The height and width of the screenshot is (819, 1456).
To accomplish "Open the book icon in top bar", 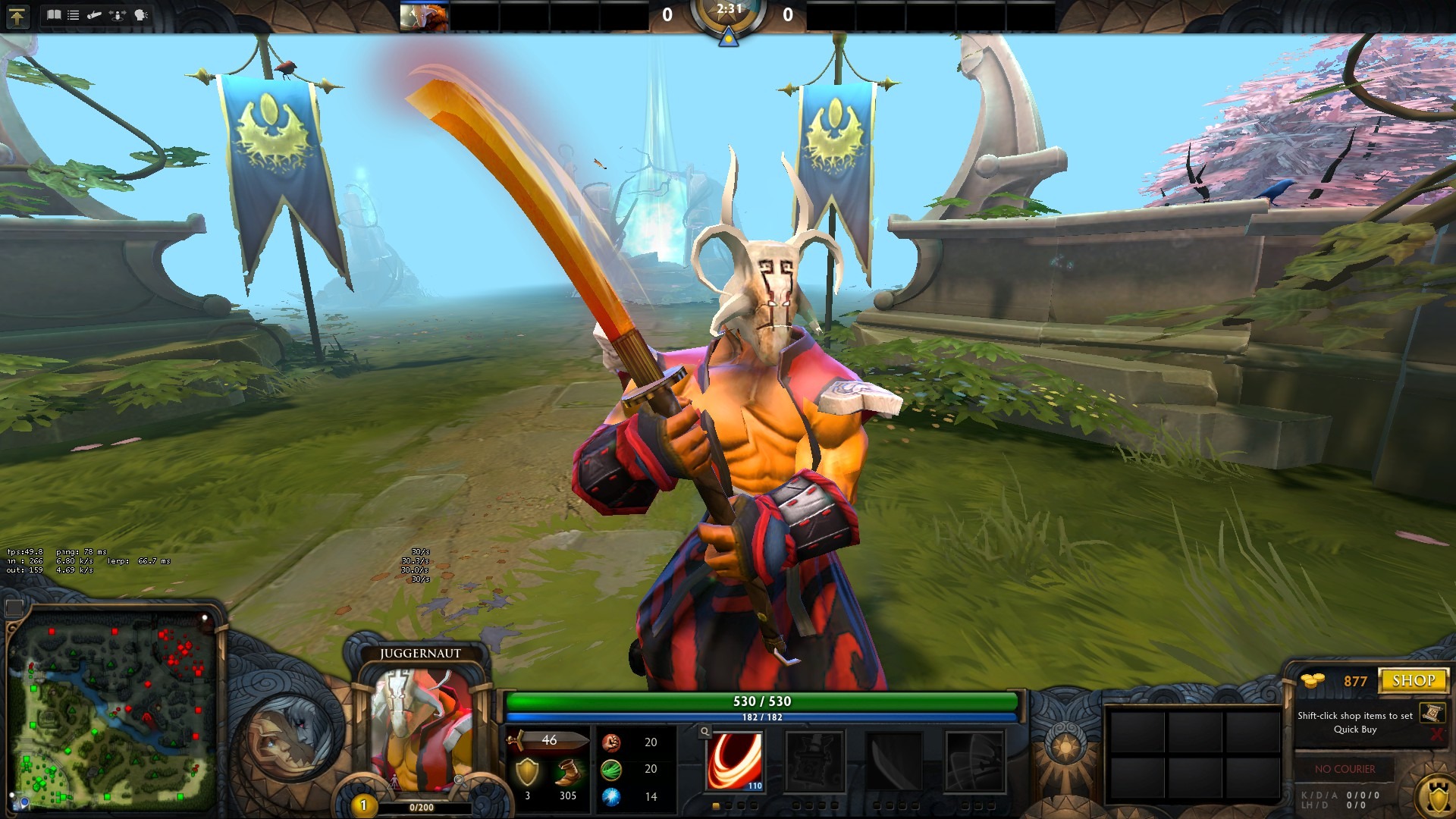I will [53, 15].
